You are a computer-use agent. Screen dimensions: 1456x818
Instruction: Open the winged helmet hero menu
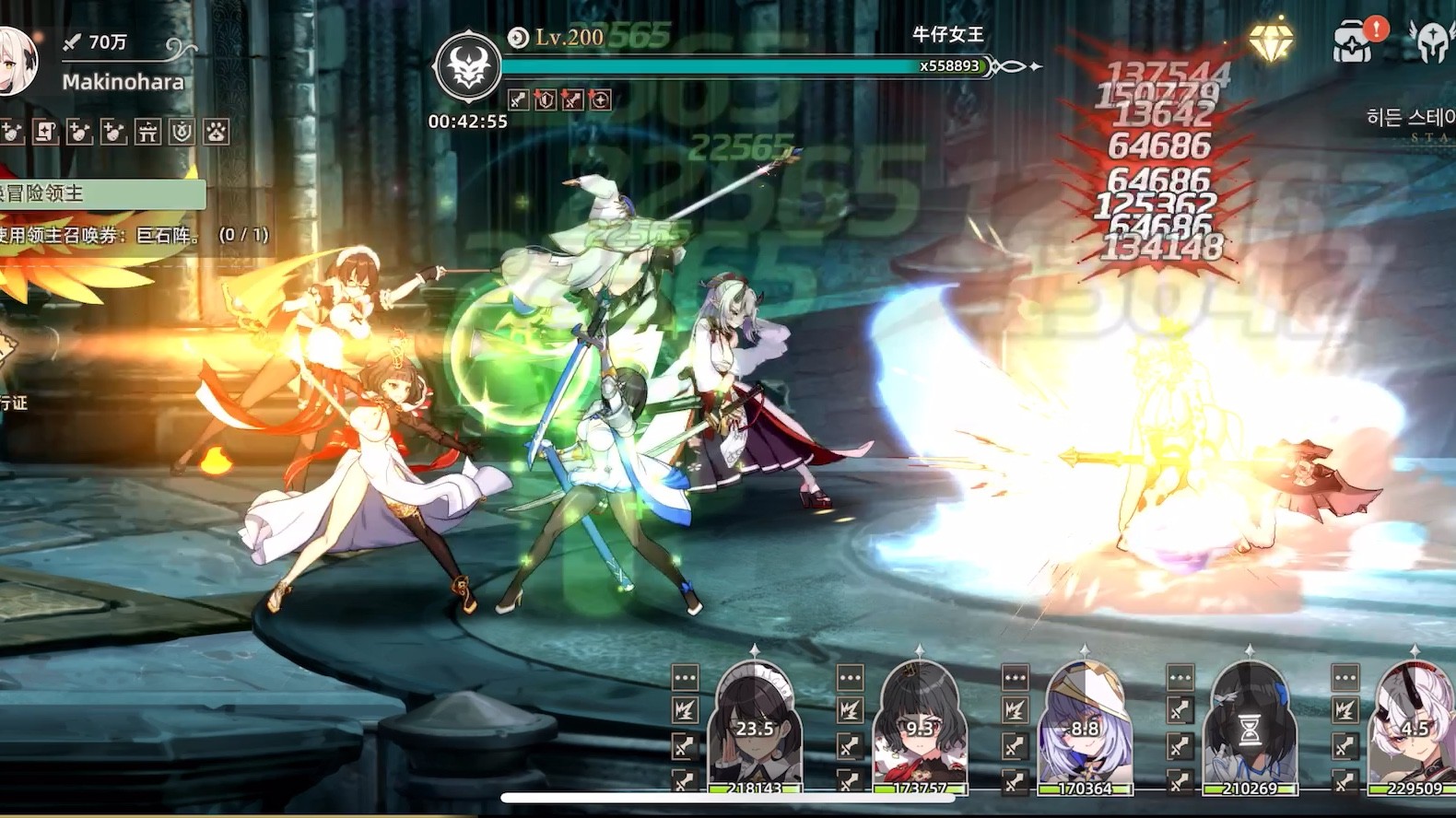pos(1431,41)
